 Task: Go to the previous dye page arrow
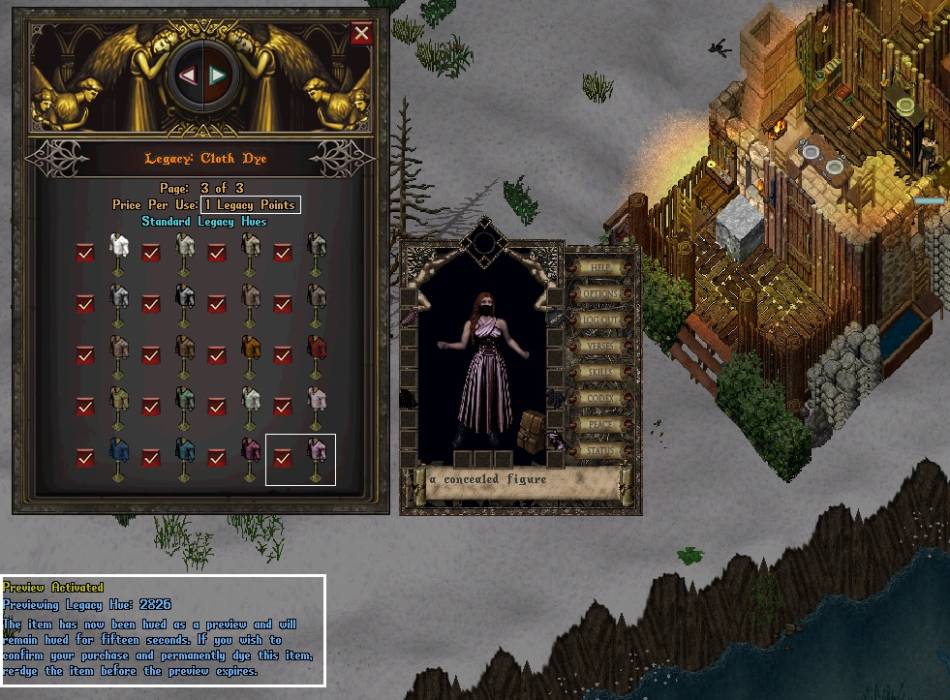[187, 76]
